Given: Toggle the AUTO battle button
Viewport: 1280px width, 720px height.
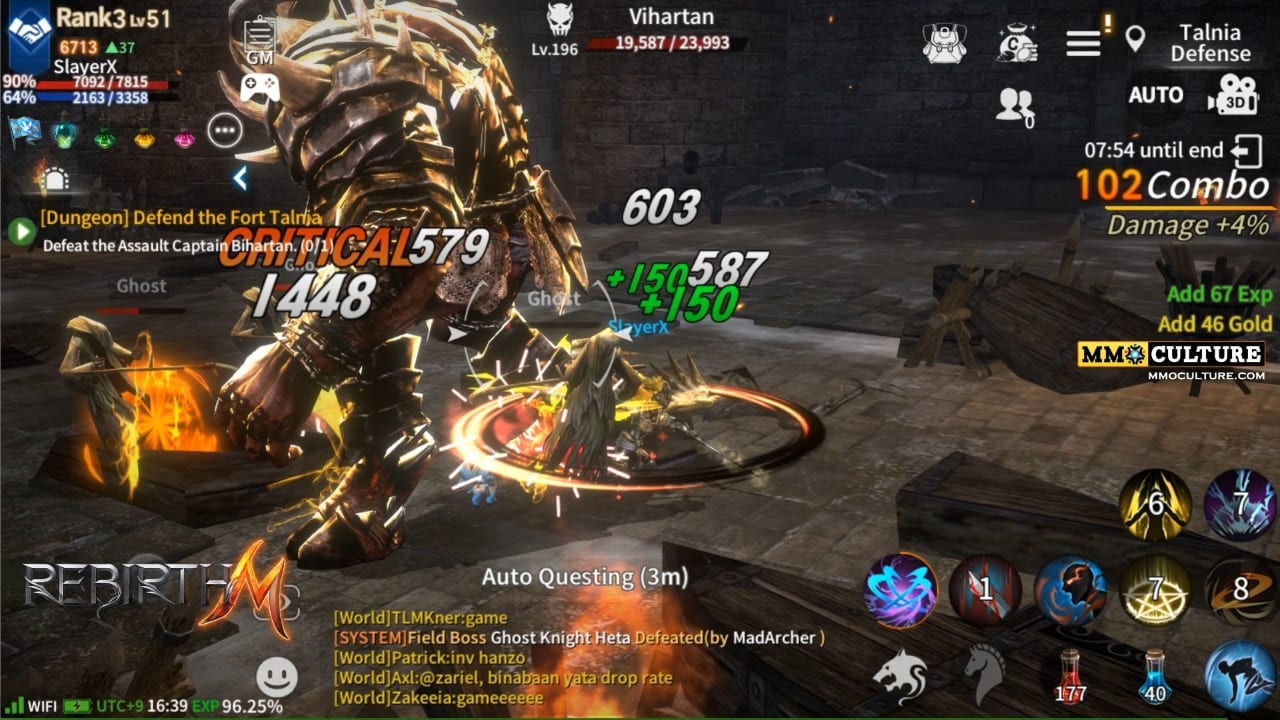Looking at the screenshot, I should point(1155,95).
